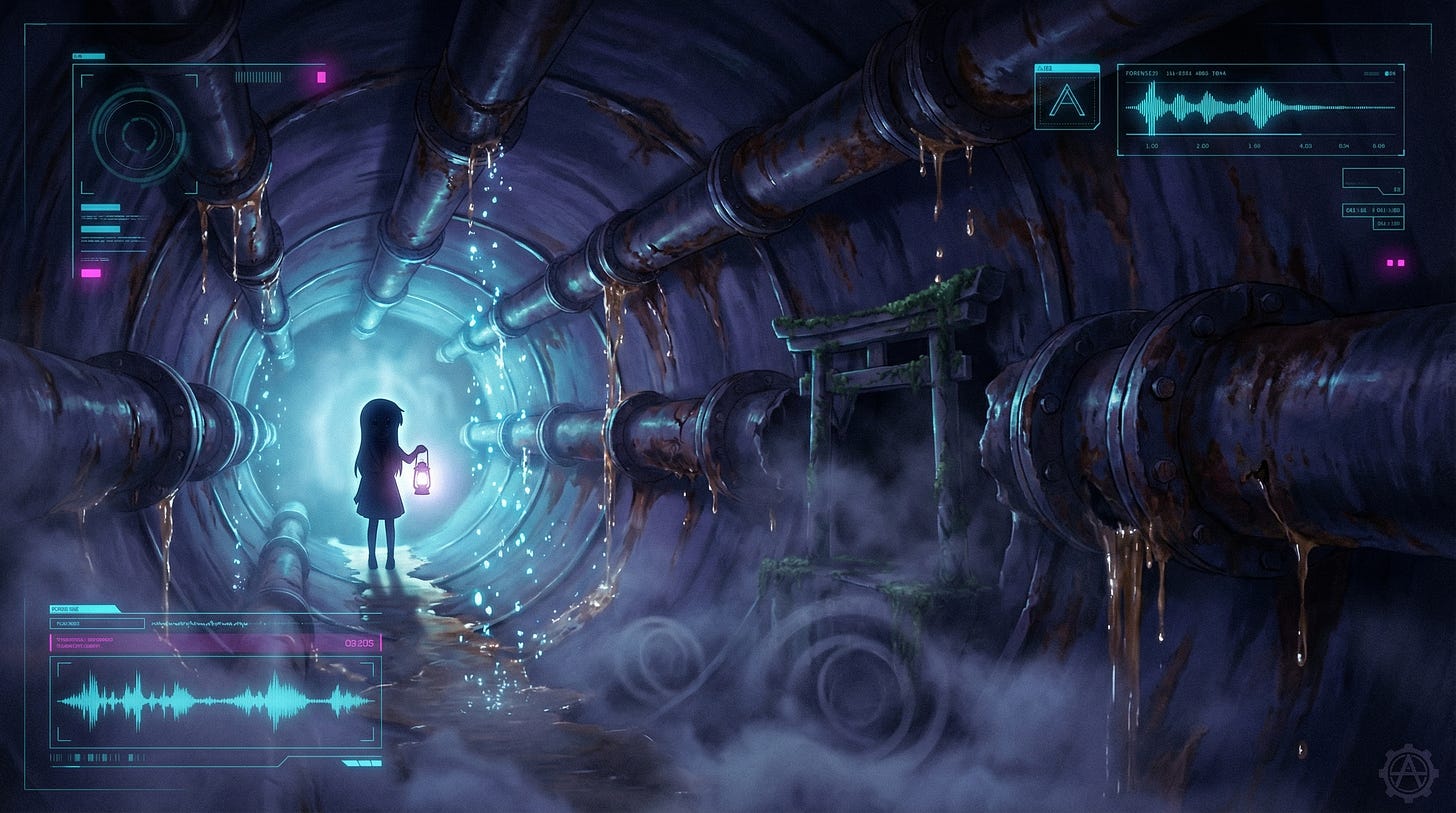Click the bottom-left audio waveform panel

[215, 701]
